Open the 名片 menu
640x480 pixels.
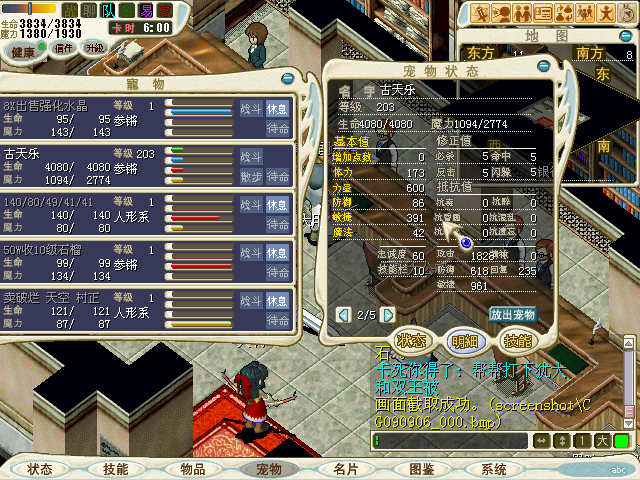point(346,469)
